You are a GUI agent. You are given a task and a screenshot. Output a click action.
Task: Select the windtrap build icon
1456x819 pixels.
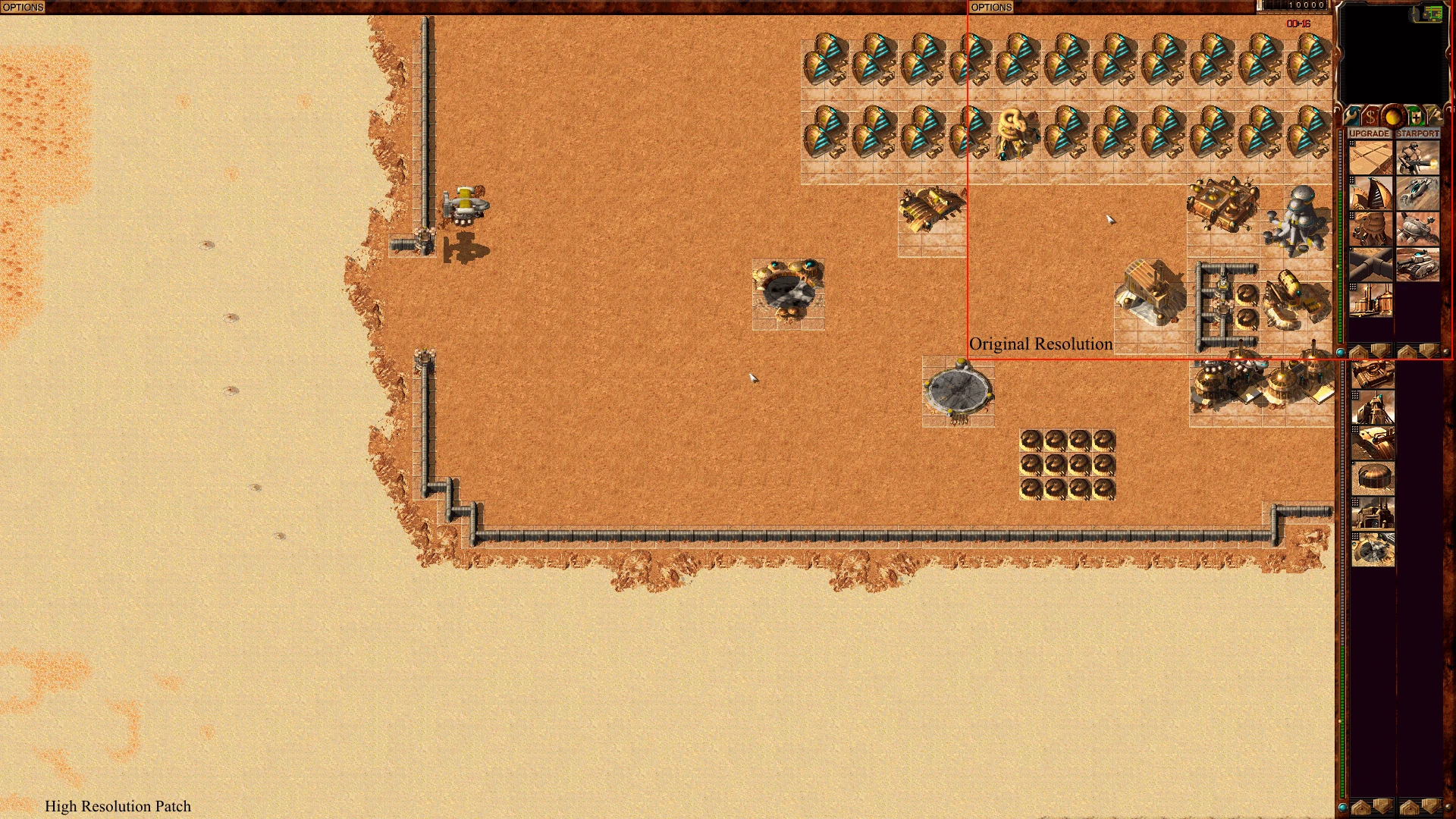click(1372, 194)
